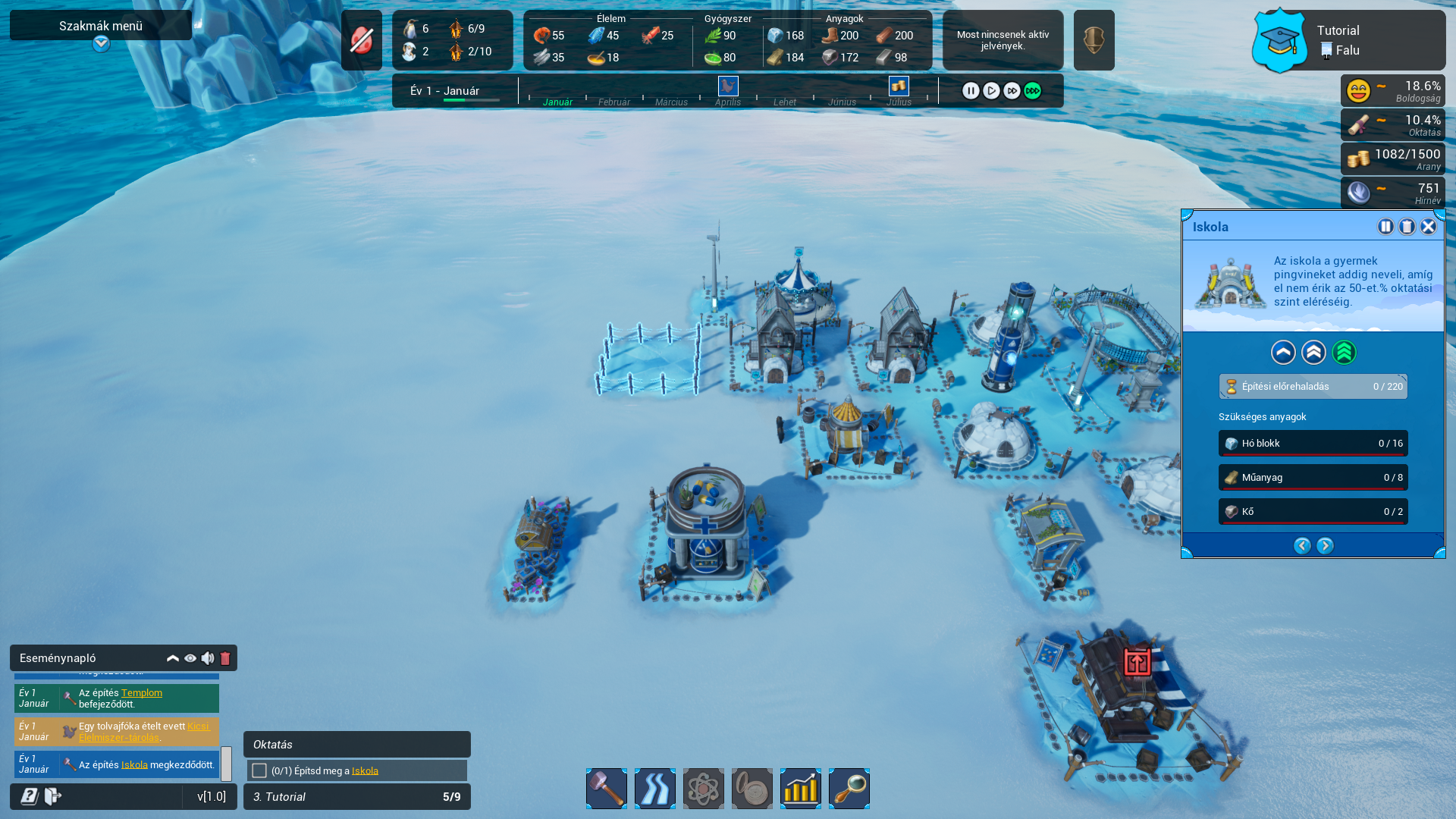The image size is (1456, 819).
Task: Mute event log sounds via speaker icon
Action: point(208,658)
